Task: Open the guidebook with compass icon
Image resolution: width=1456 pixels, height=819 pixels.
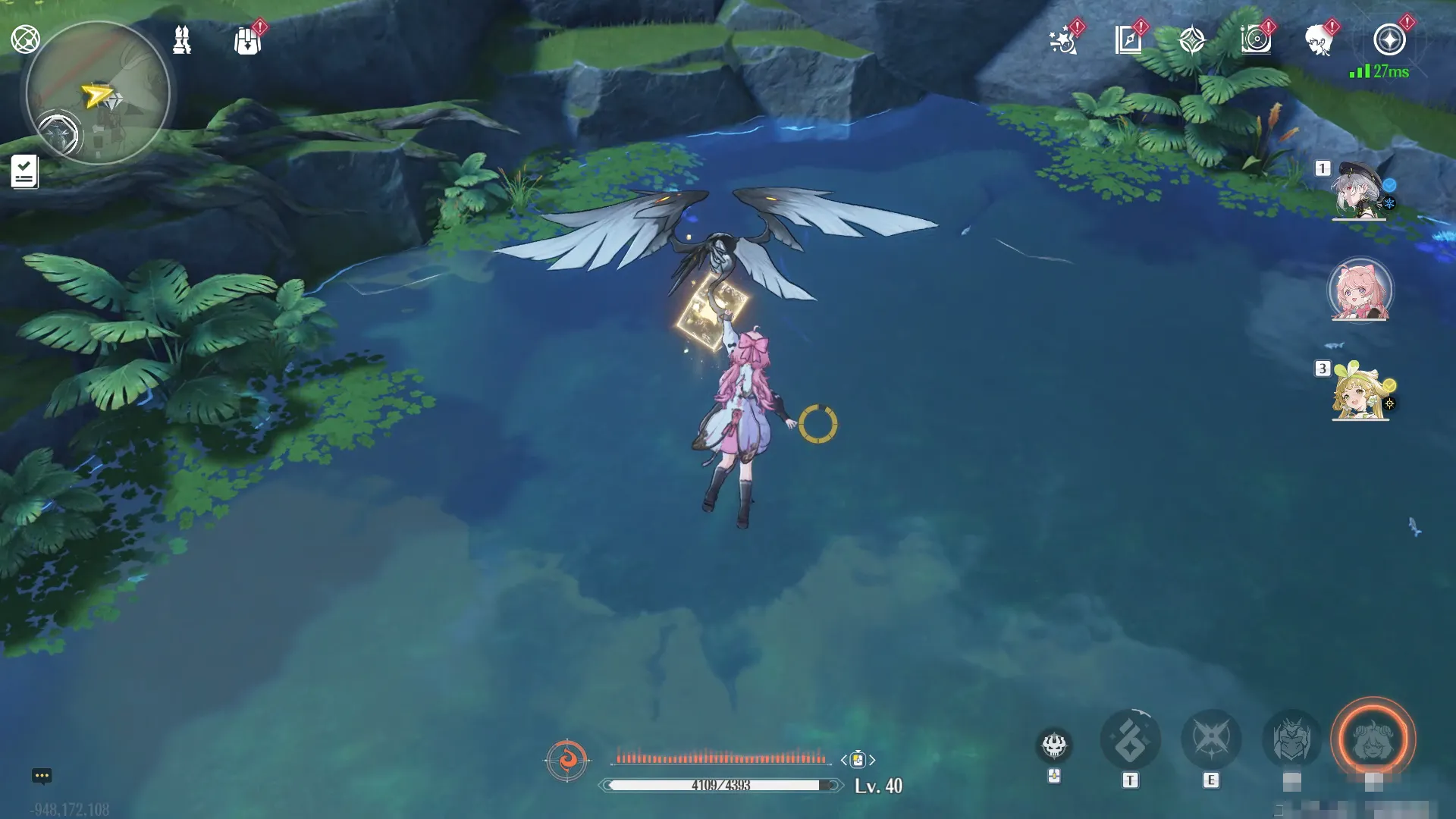Action: (x=1128, y=40)
